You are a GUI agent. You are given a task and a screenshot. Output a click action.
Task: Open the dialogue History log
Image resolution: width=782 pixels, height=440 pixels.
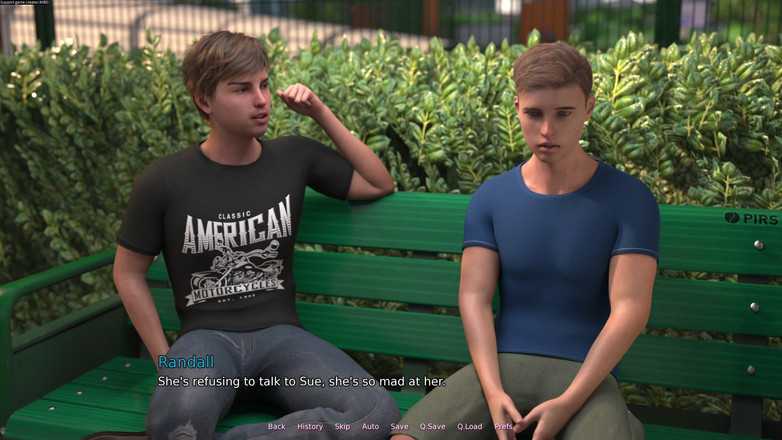[310, 426]
